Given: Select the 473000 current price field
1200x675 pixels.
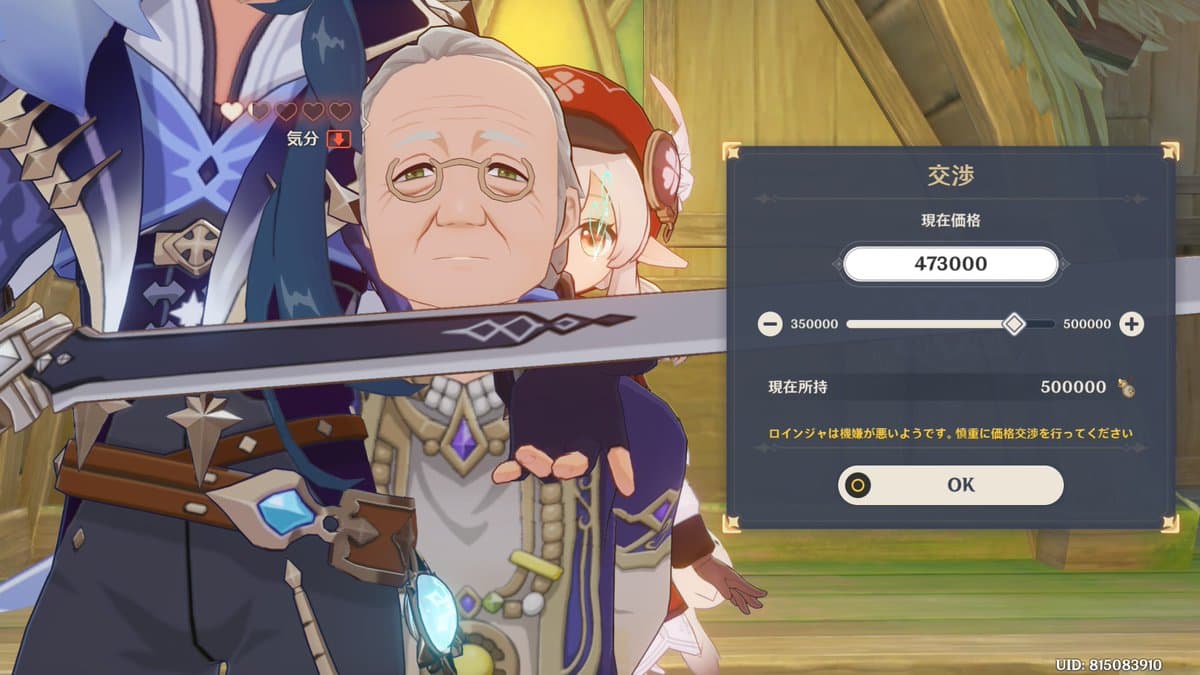Looking at the screenshot, I should coord(950,264).
